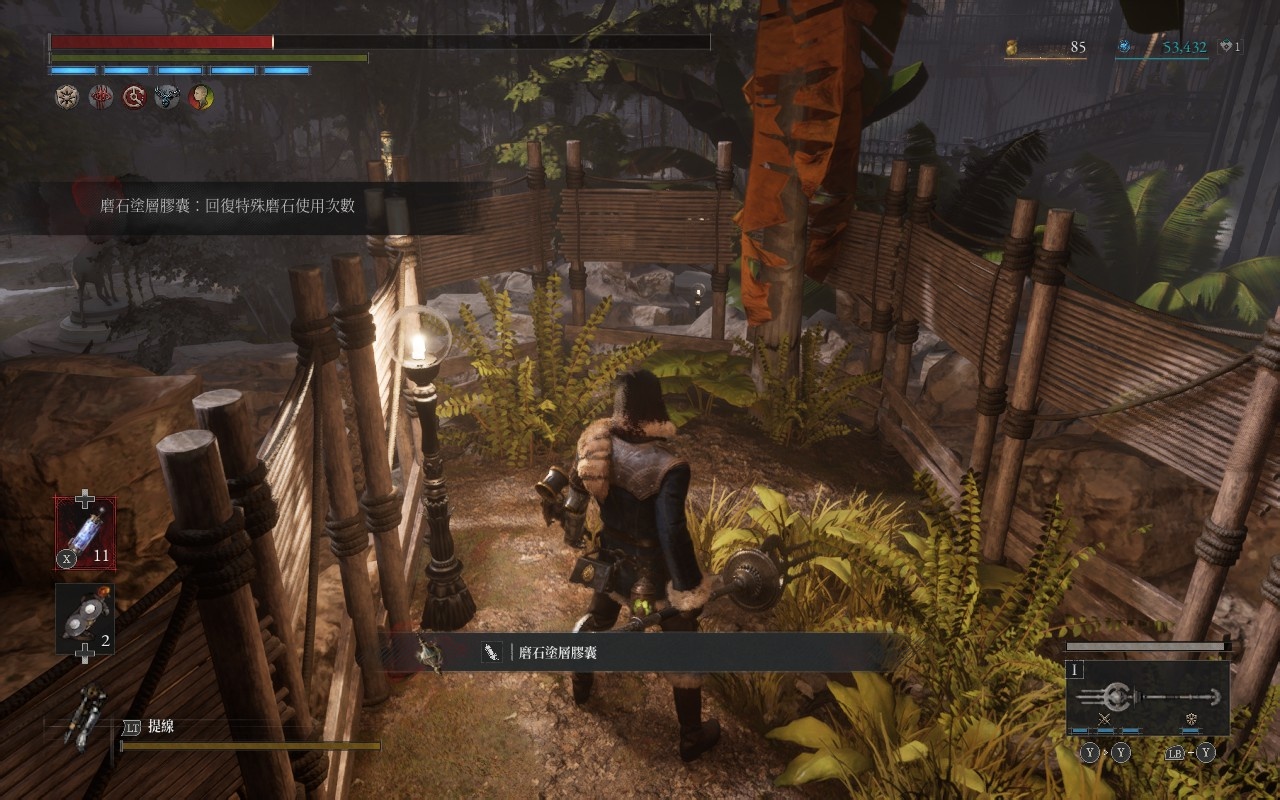The image size is (1280, 800).
Task: Click the antlered stag status icon
Action: click(167, 97)
